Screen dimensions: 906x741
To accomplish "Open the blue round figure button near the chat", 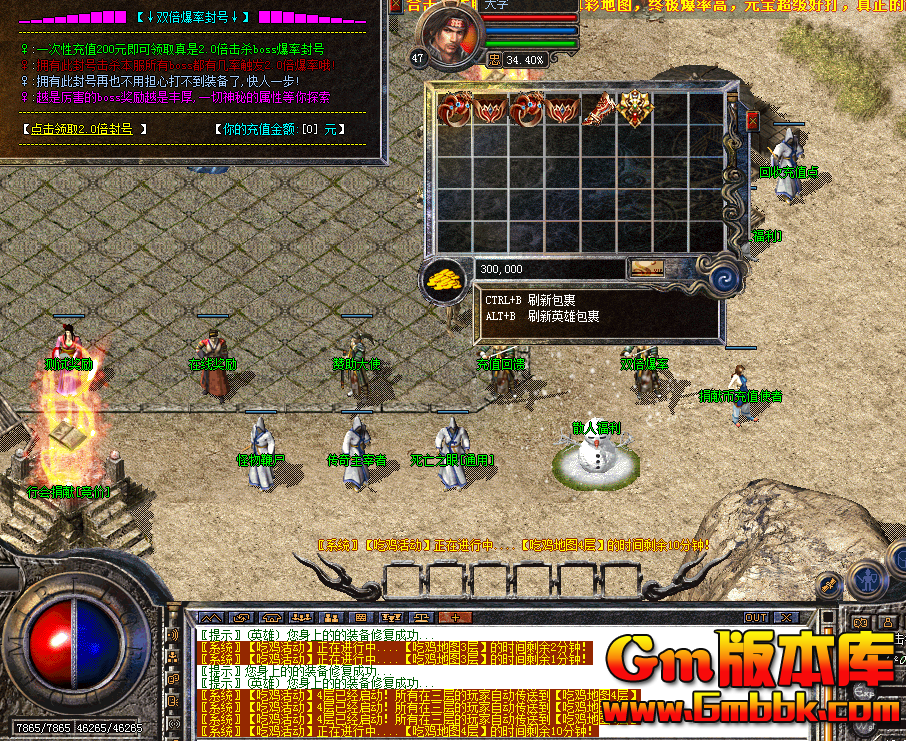I will tap(868, 579).
